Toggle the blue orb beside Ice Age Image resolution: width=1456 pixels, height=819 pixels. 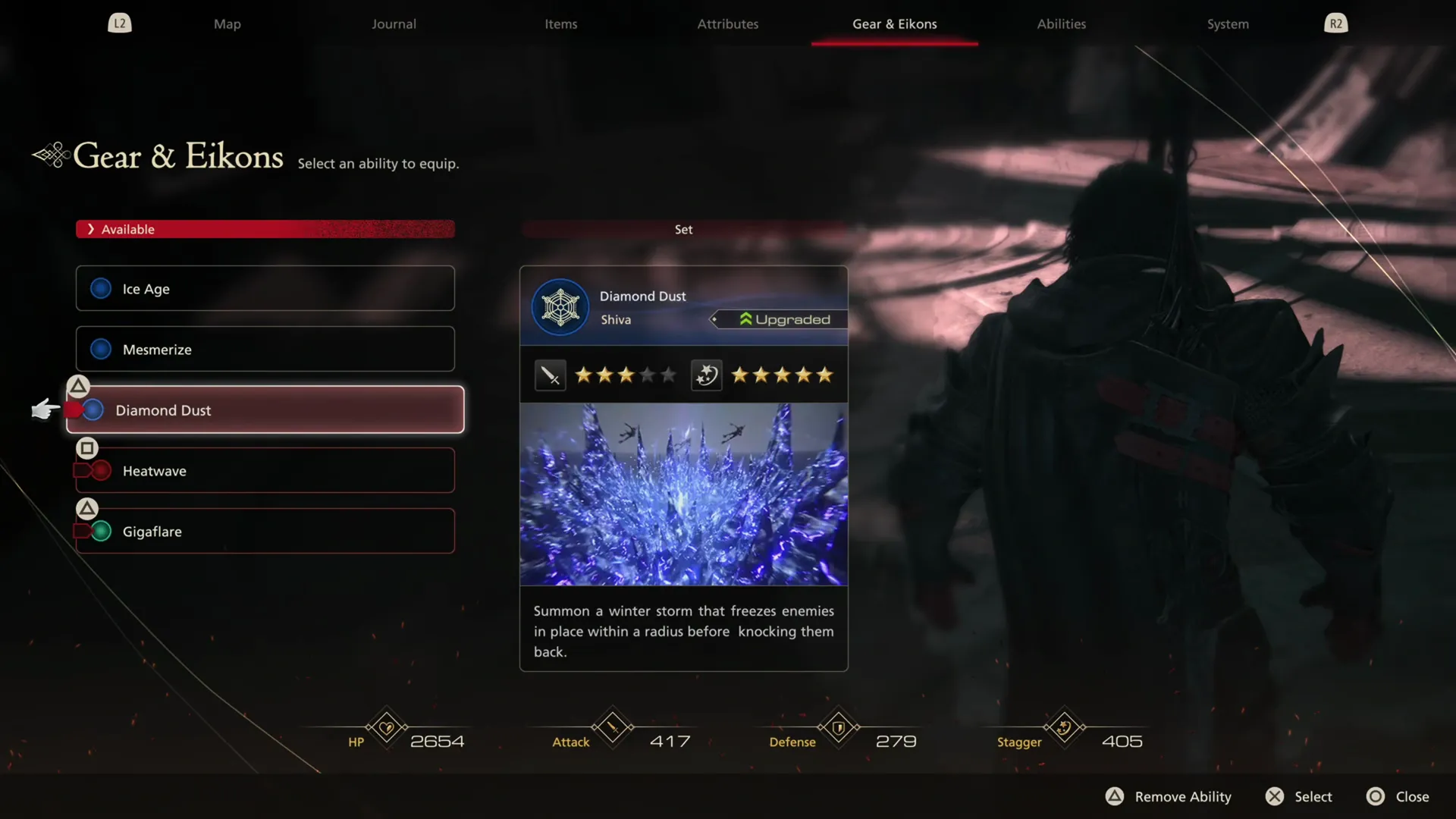pos(101,288)
